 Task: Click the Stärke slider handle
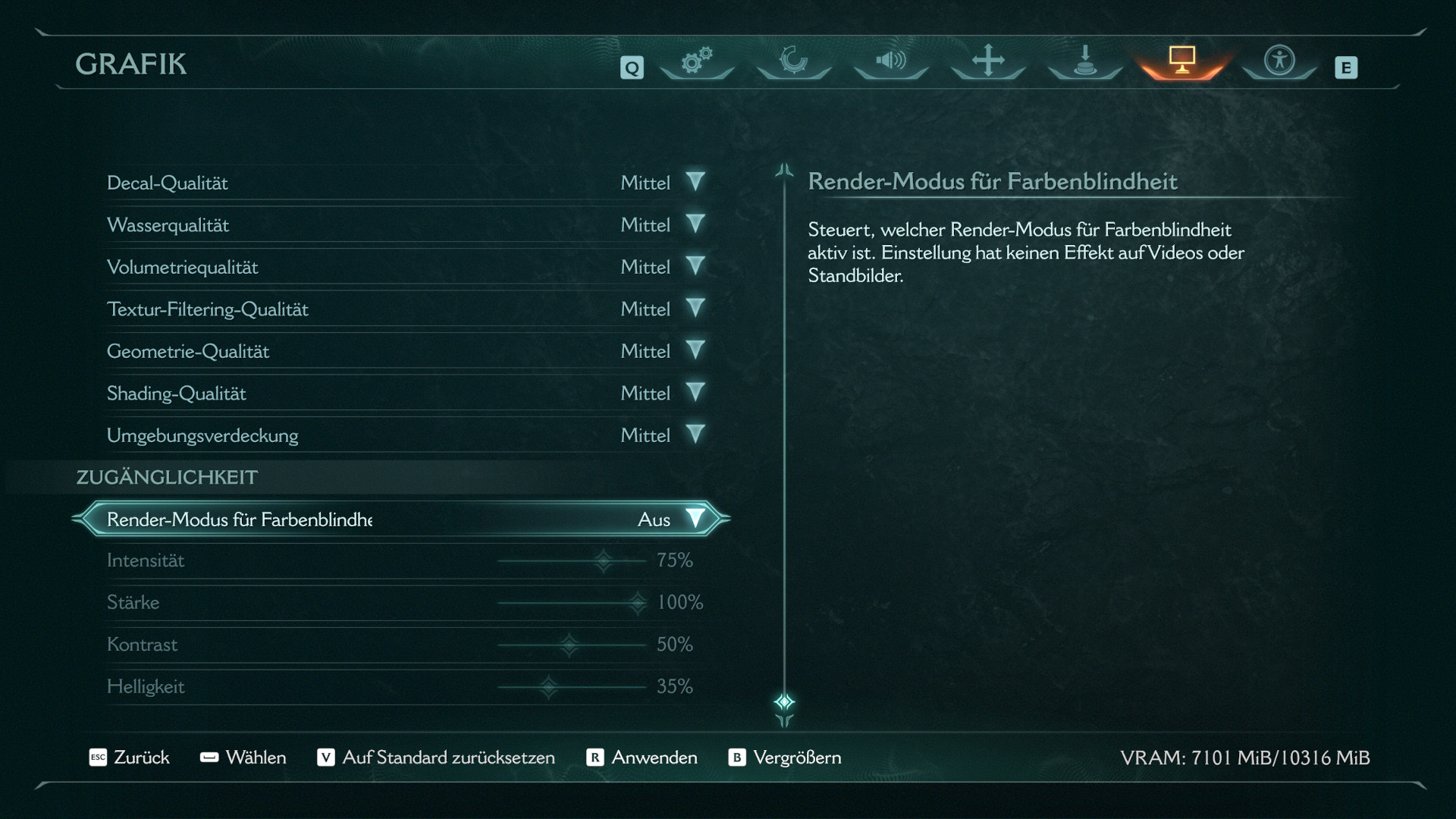[638, 603]
